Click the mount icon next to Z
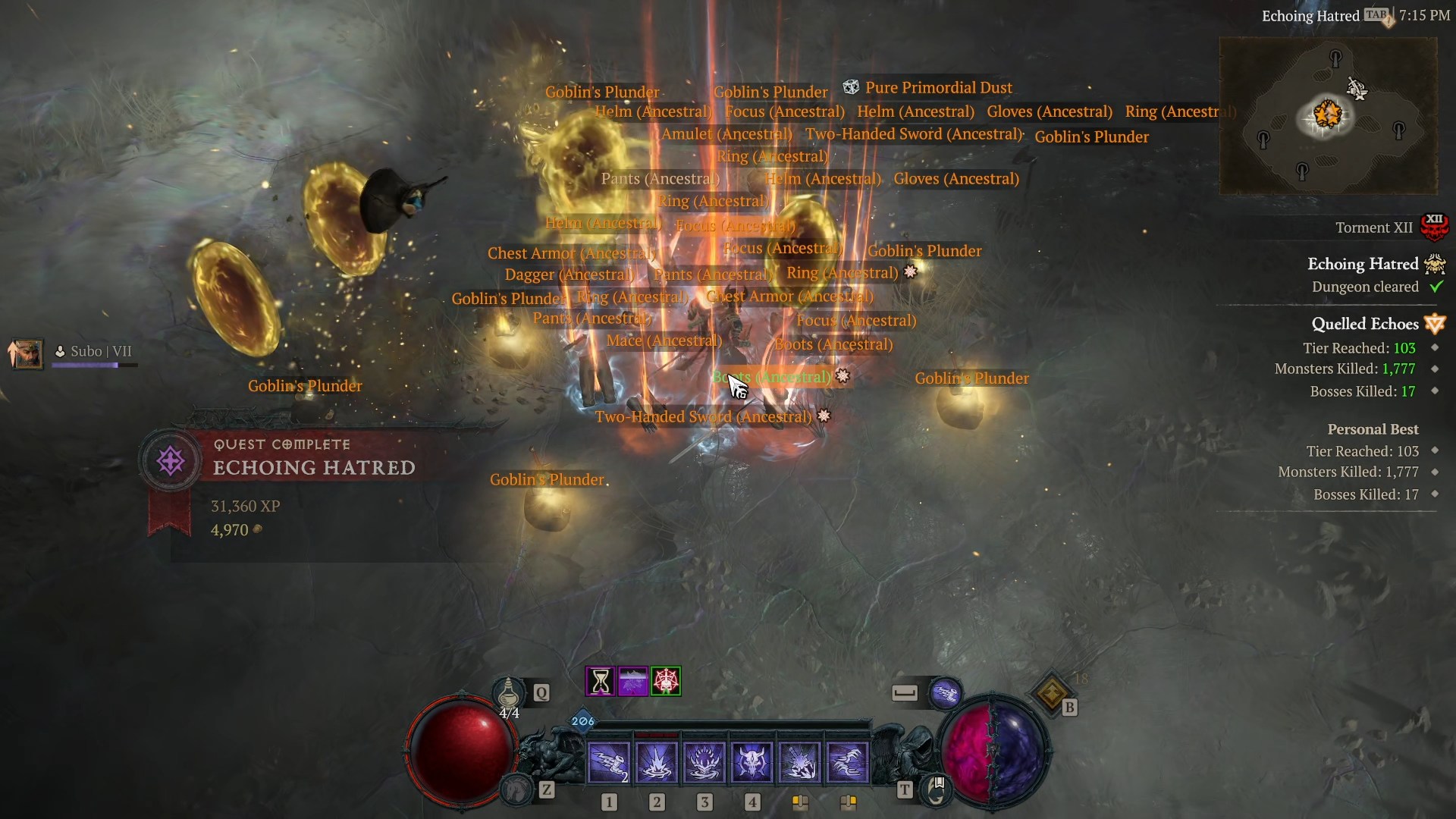Viewport: 1456px width, 819px height. pos(516,790)
